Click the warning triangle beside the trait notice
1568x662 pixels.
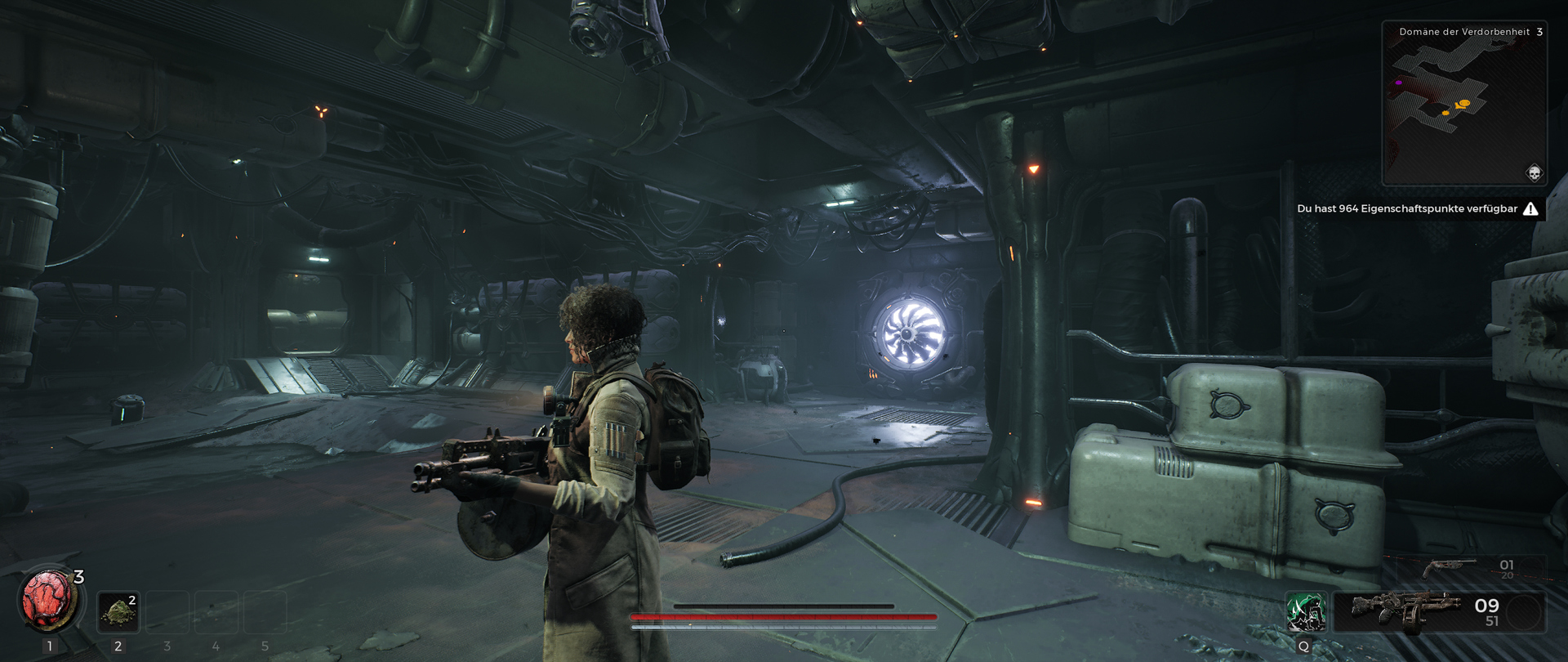(1530, 208)
